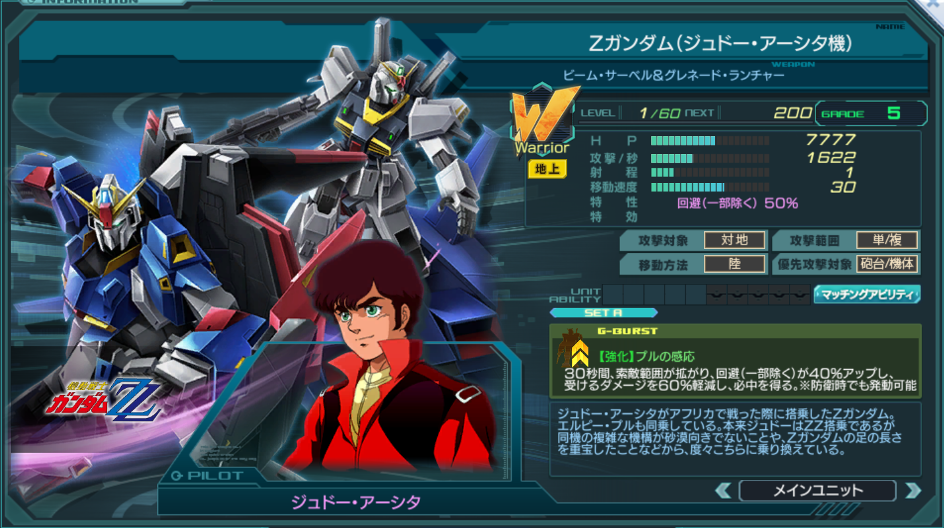This screenshot has height=528, width=944.
Task: Click the right arrow beside メインユニット
Action: point(911,490)
